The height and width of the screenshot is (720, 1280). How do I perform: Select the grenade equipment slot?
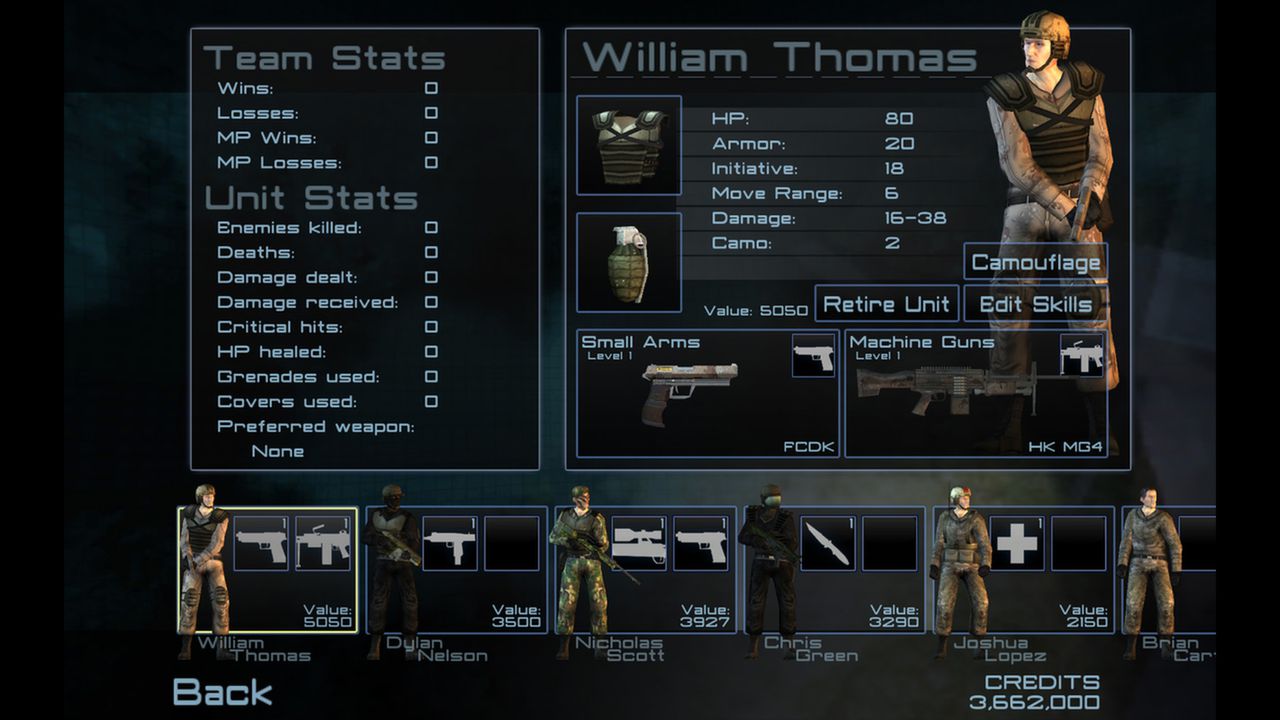pyautogui.click(x=629, y=262)
